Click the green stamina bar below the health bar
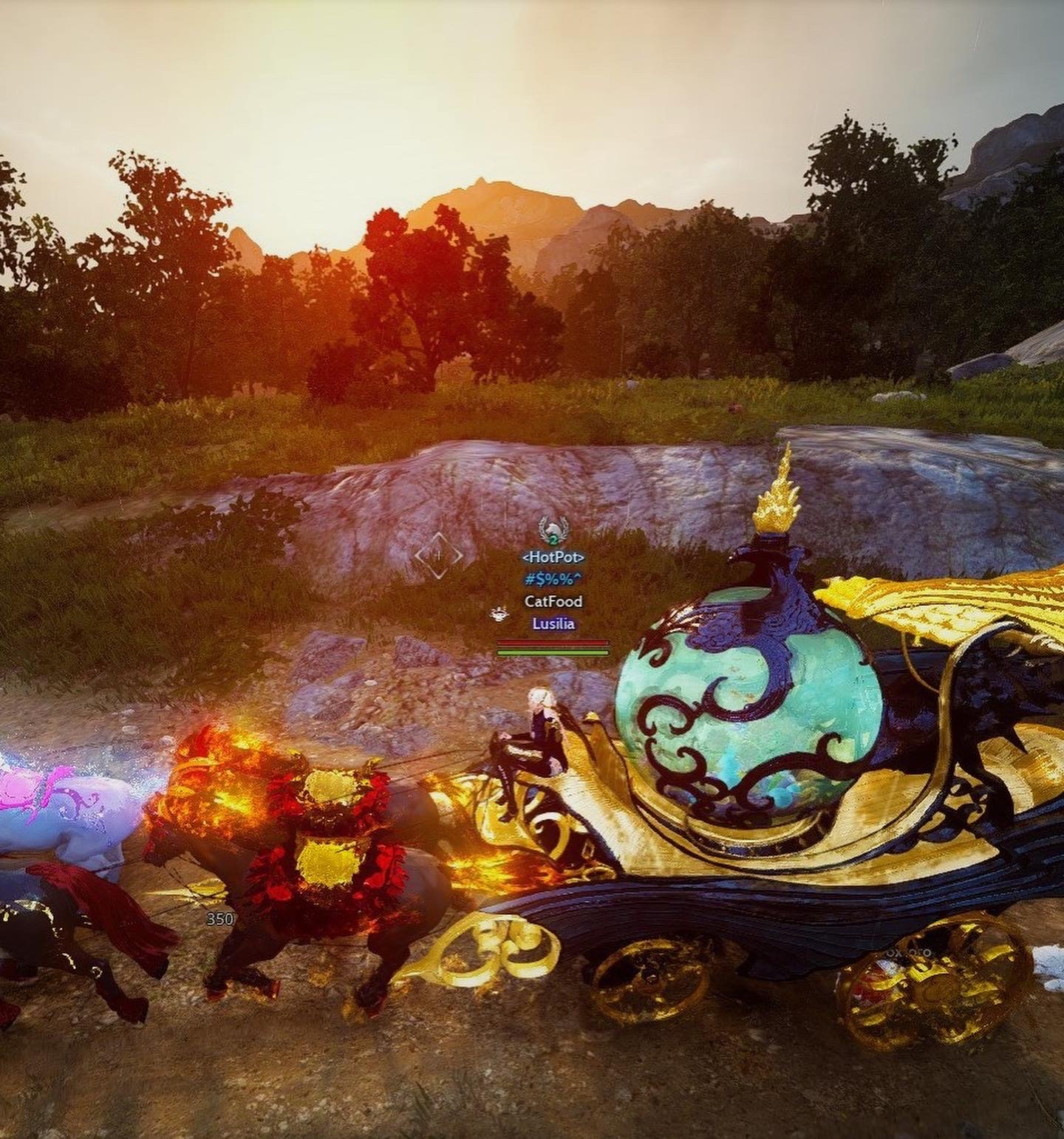Viewport: 1064px width, 1139px height. pyautogui.click(x=552, y=653)
